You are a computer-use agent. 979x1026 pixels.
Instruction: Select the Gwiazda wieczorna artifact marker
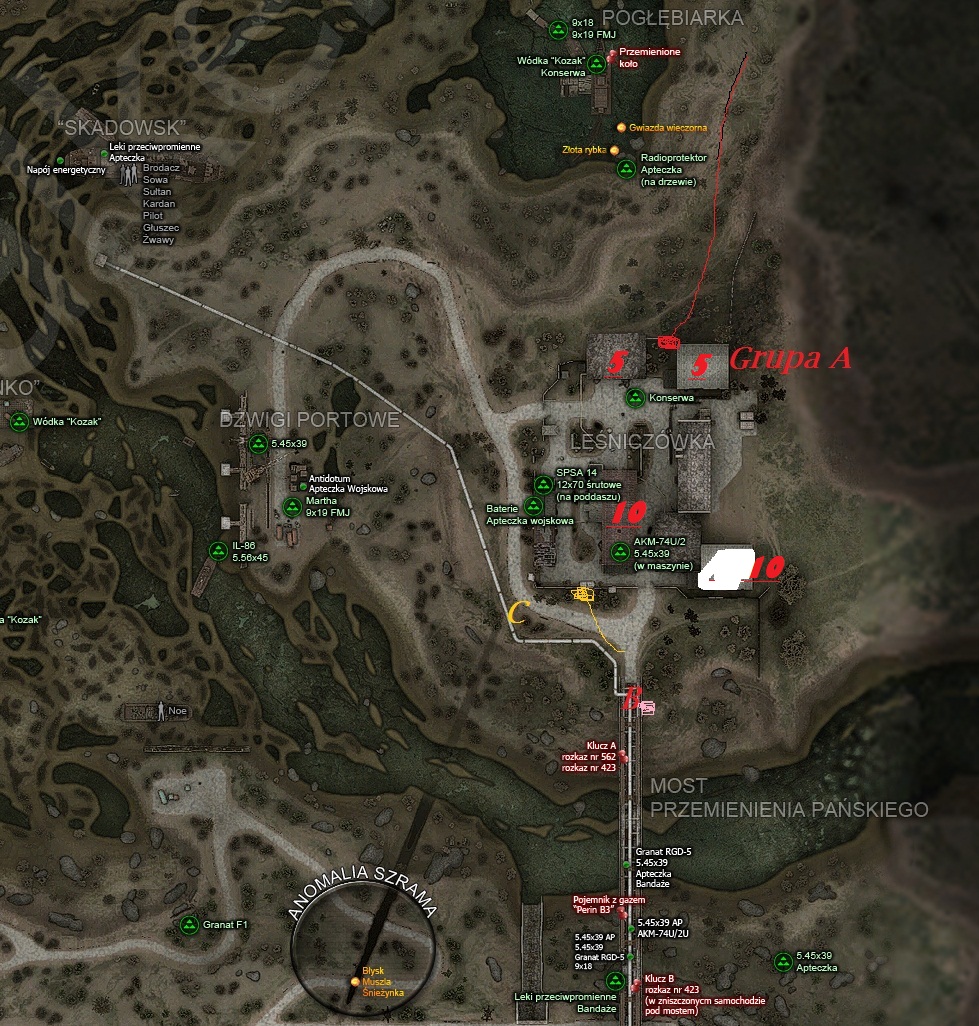[x=621, y=128]
